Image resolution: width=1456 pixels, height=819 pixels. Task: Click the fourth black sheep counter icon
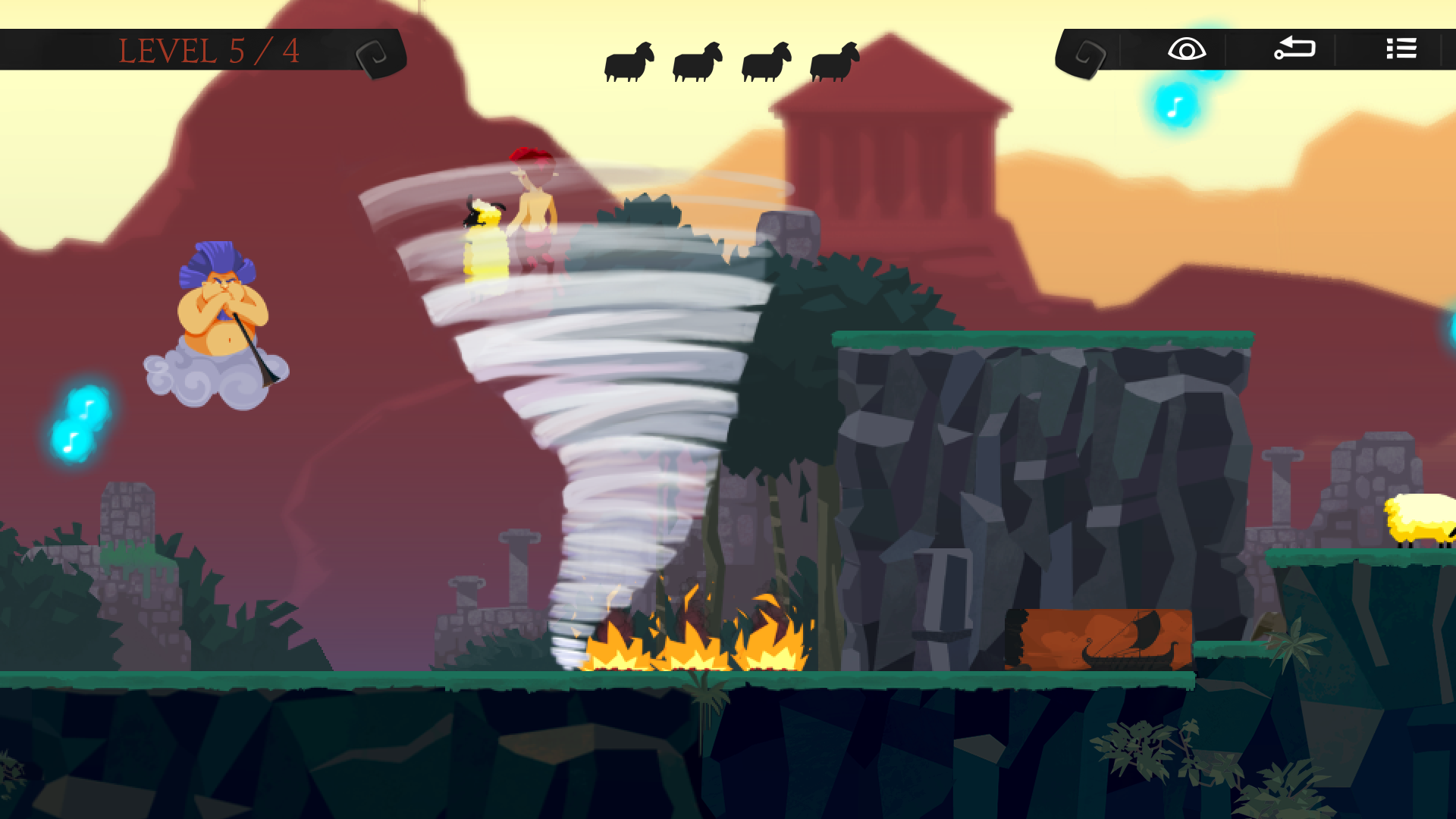832,62
